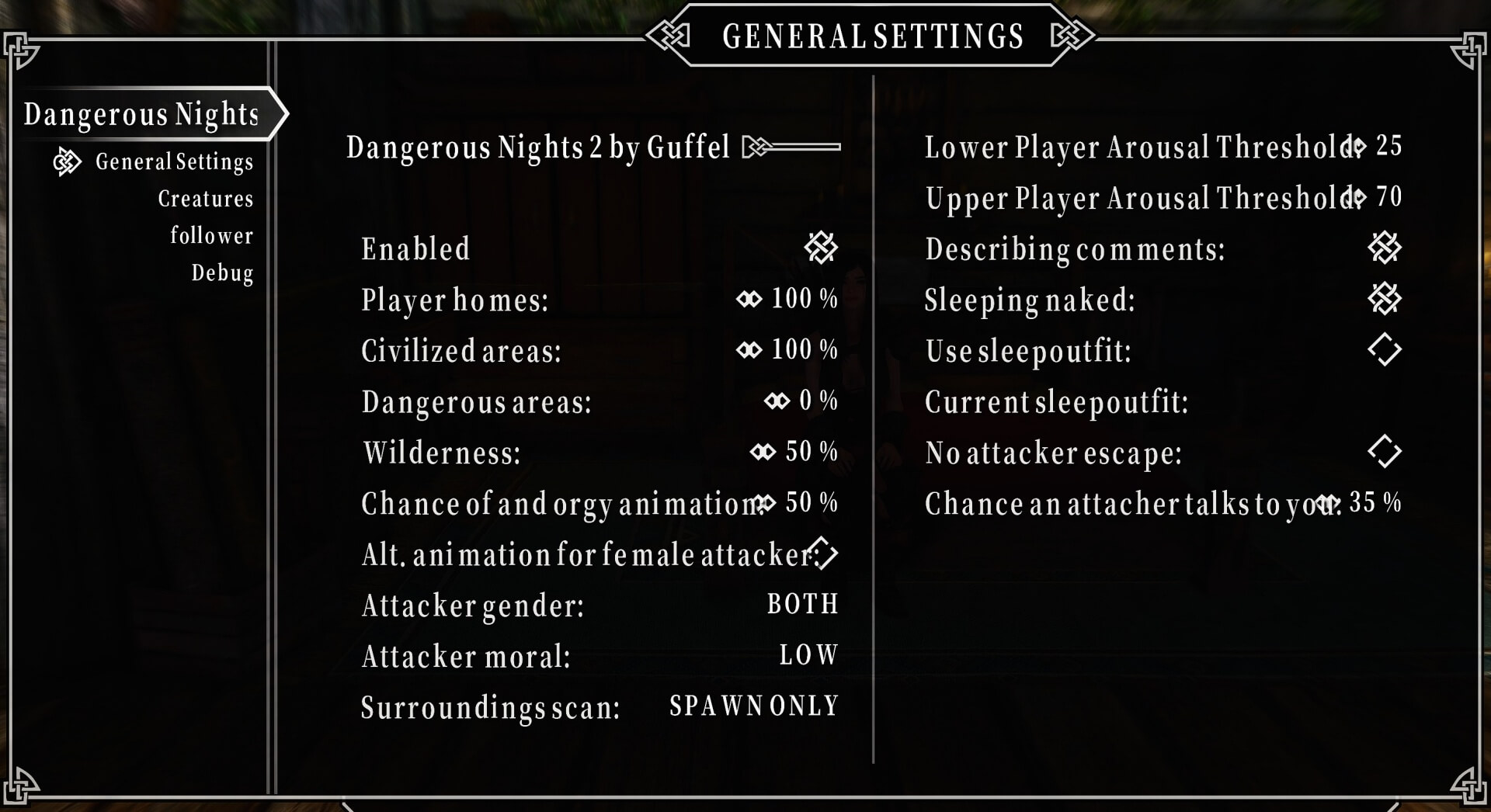This screenshot has width=1491, height=812.
Task: Toggle Describing comments option
Action: 1385,248
